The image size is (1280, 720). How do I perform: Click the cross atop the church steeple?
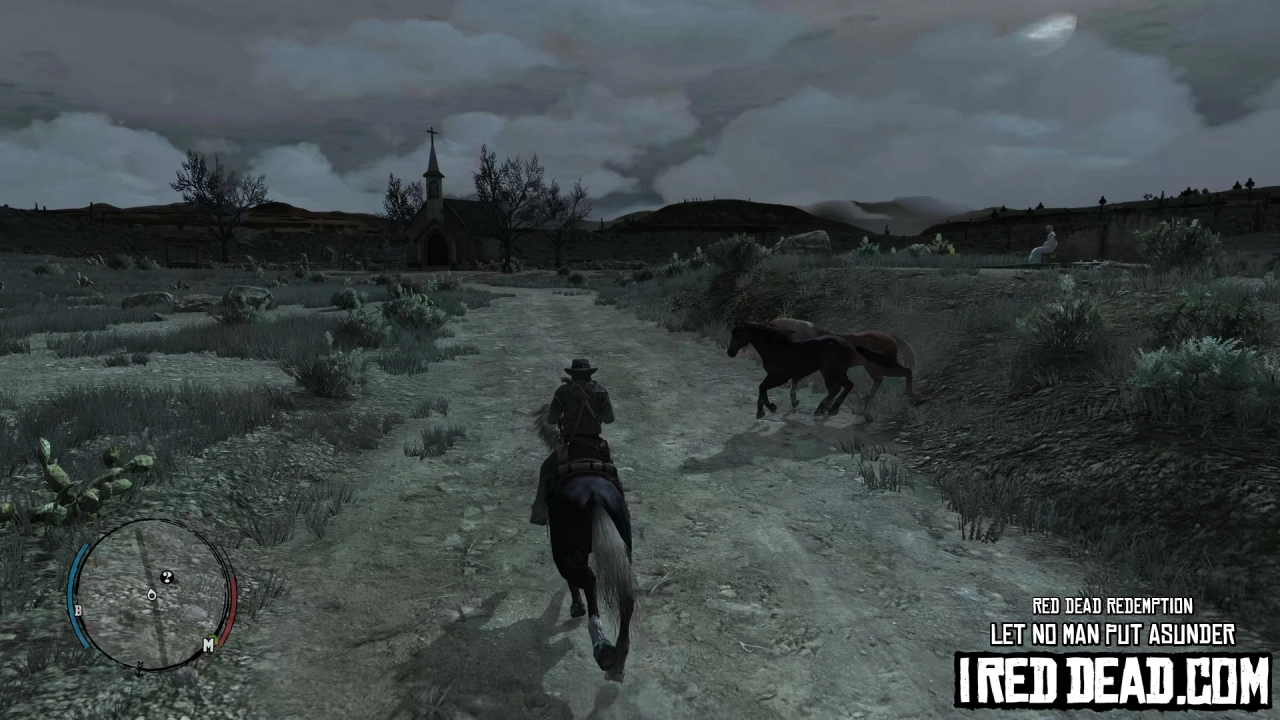(x=432, y=131)
